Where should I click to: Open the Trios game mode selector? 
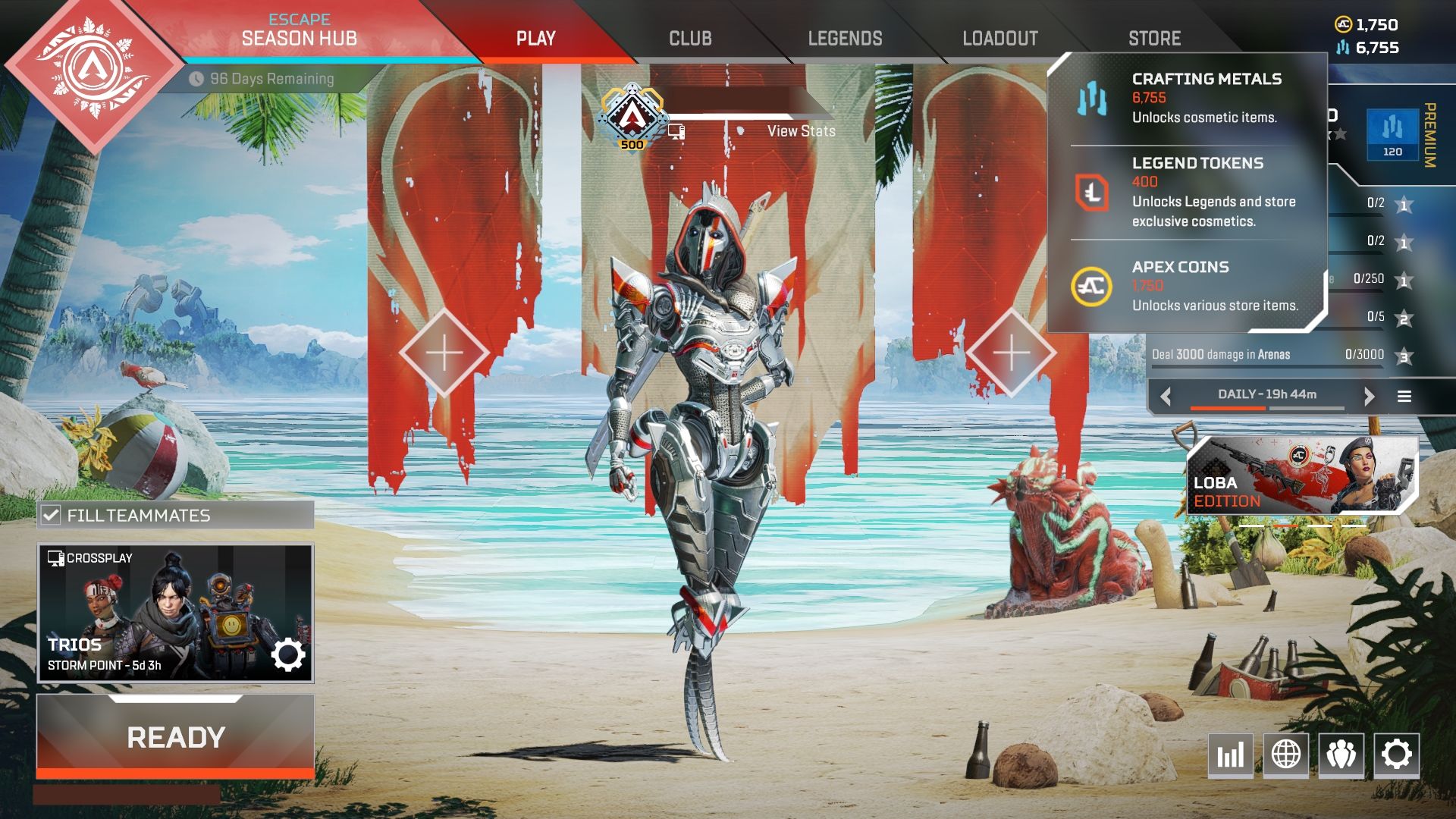point(175,613)
